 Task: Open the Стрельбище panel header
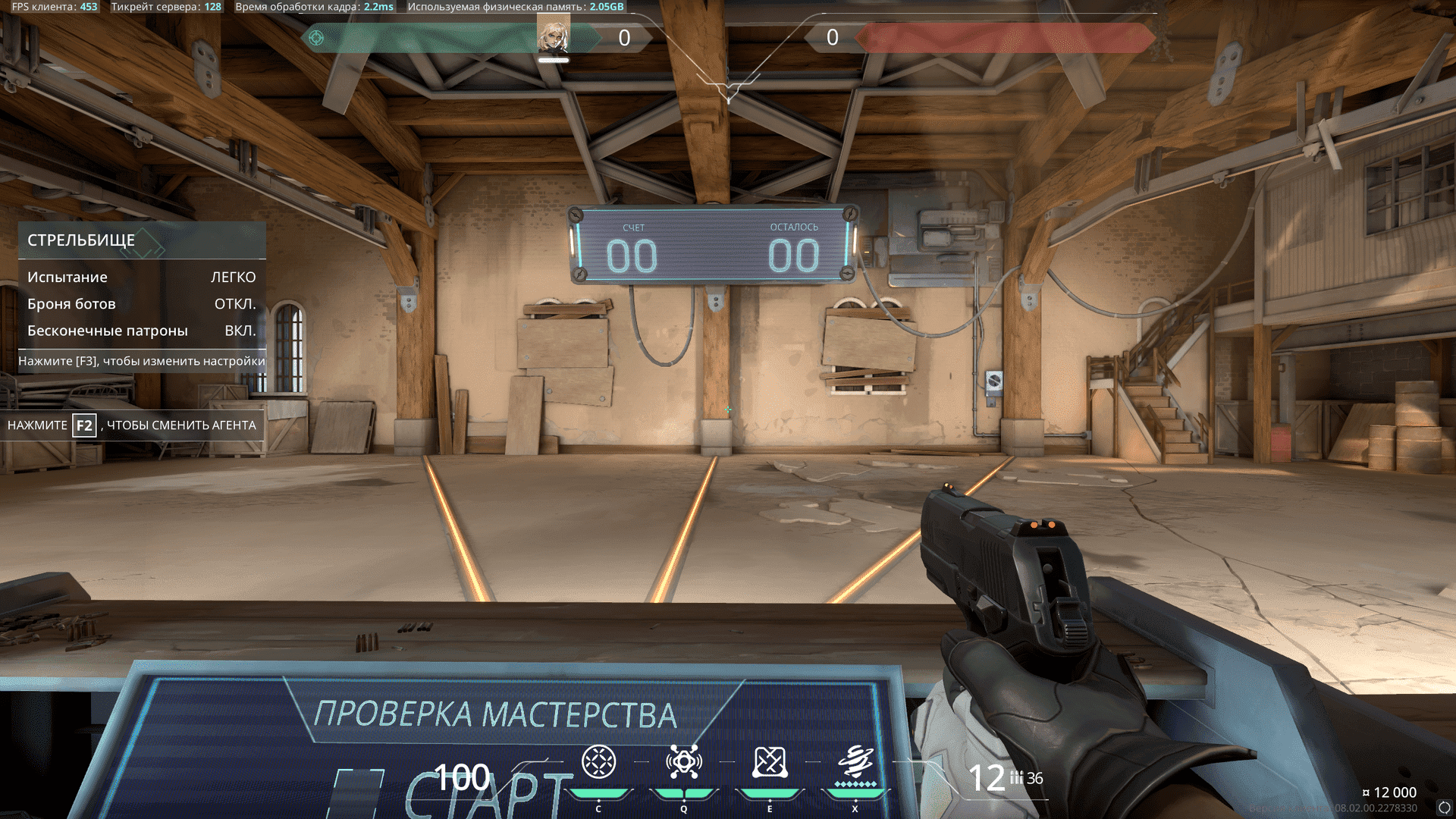coord(142,240)
